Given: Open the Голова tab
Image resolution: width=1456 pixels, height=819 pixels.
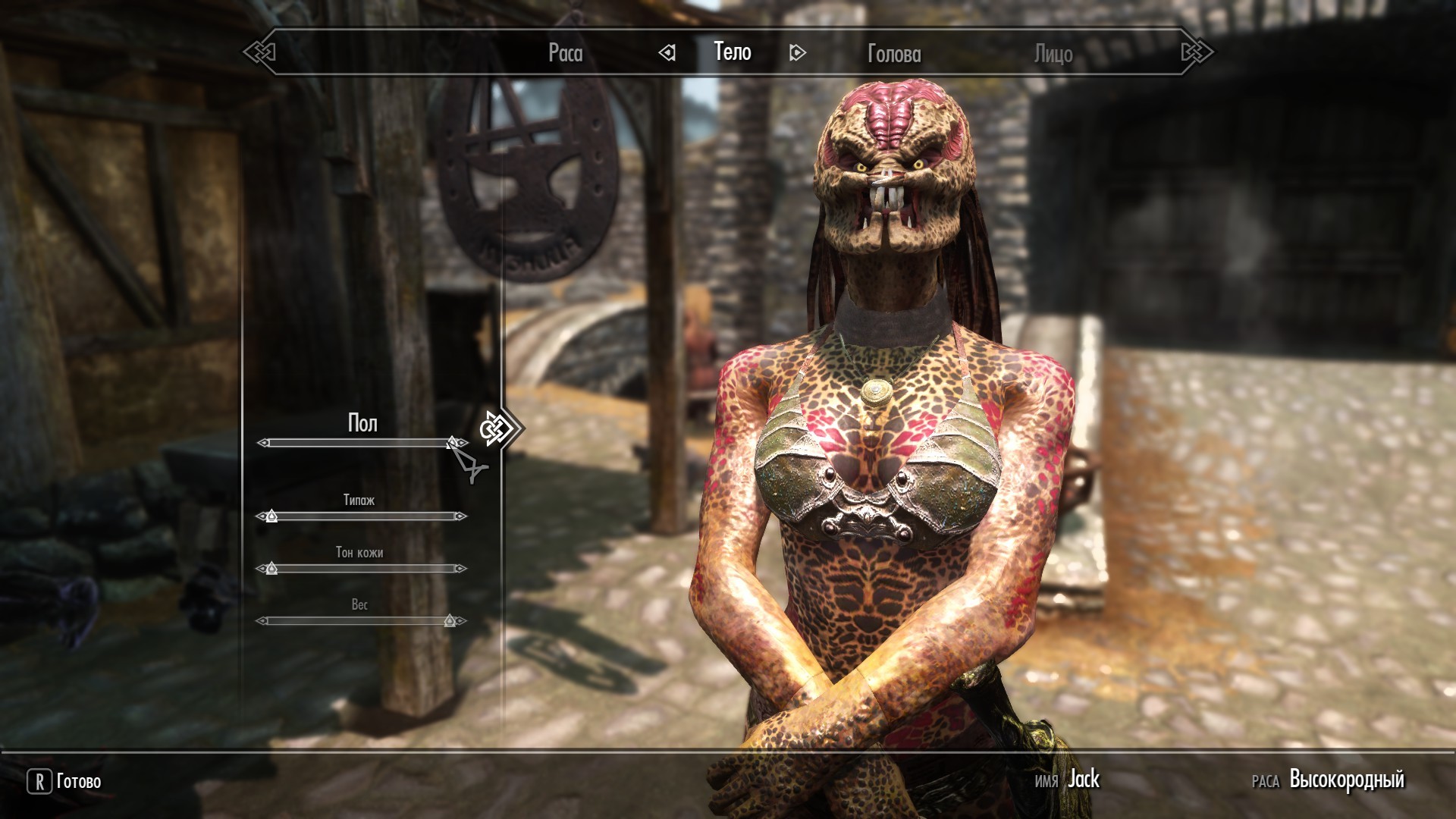Looking at the screenshot, I should pyautogui.click(x=894, y=54).
